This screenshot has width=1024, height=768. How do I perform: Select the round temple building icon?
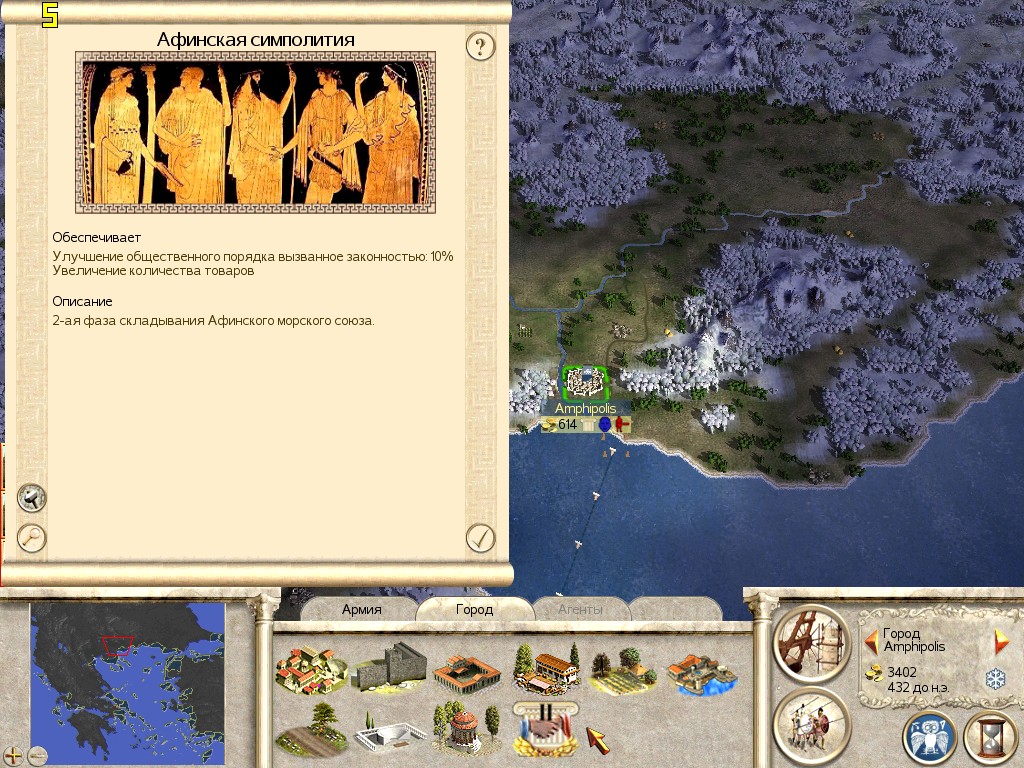tap(464, 727)
